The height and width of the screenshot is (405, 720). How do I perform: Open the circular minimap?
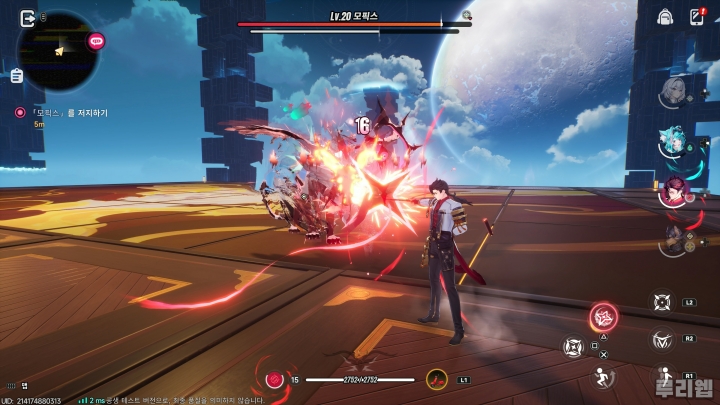click(57, 51)
